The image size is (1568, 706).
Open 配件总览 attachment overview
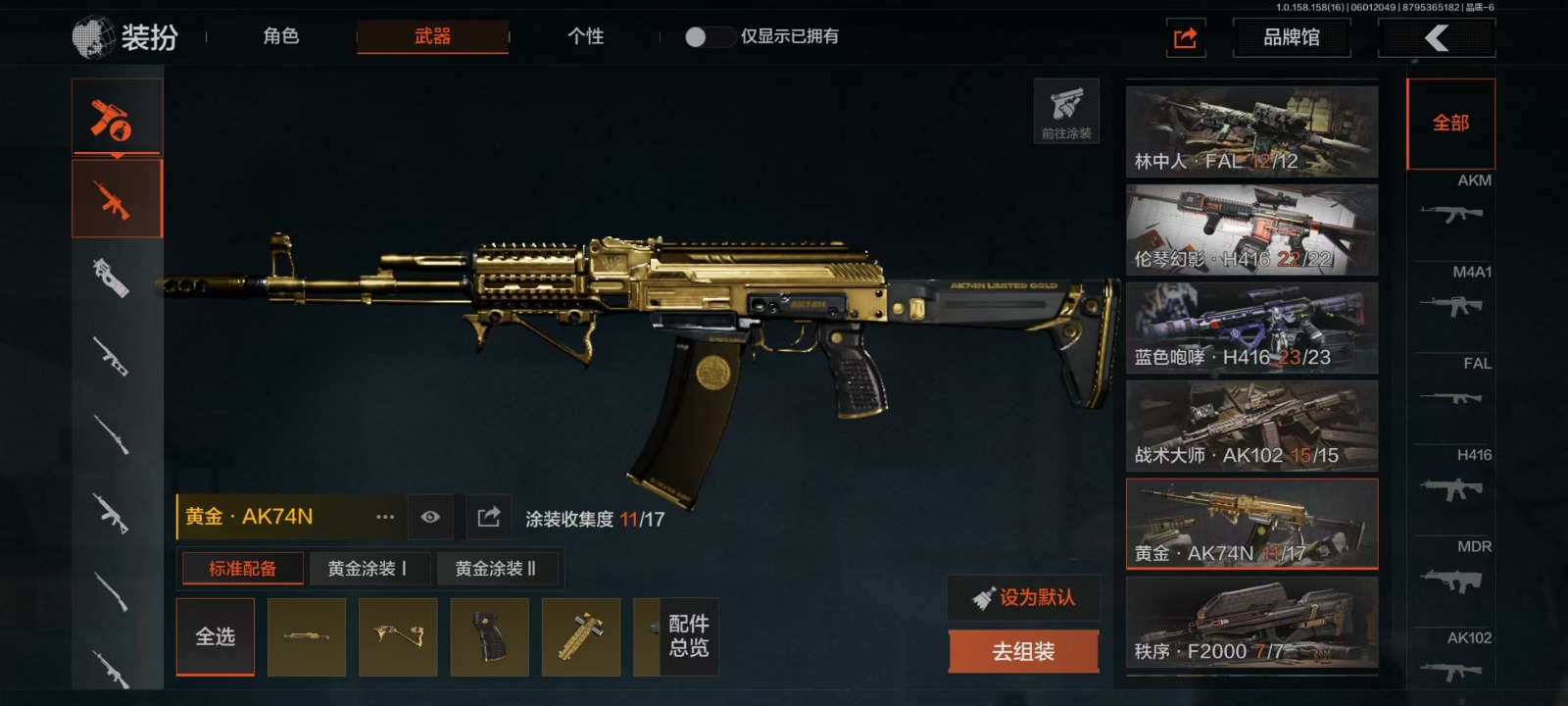(688, 636)
